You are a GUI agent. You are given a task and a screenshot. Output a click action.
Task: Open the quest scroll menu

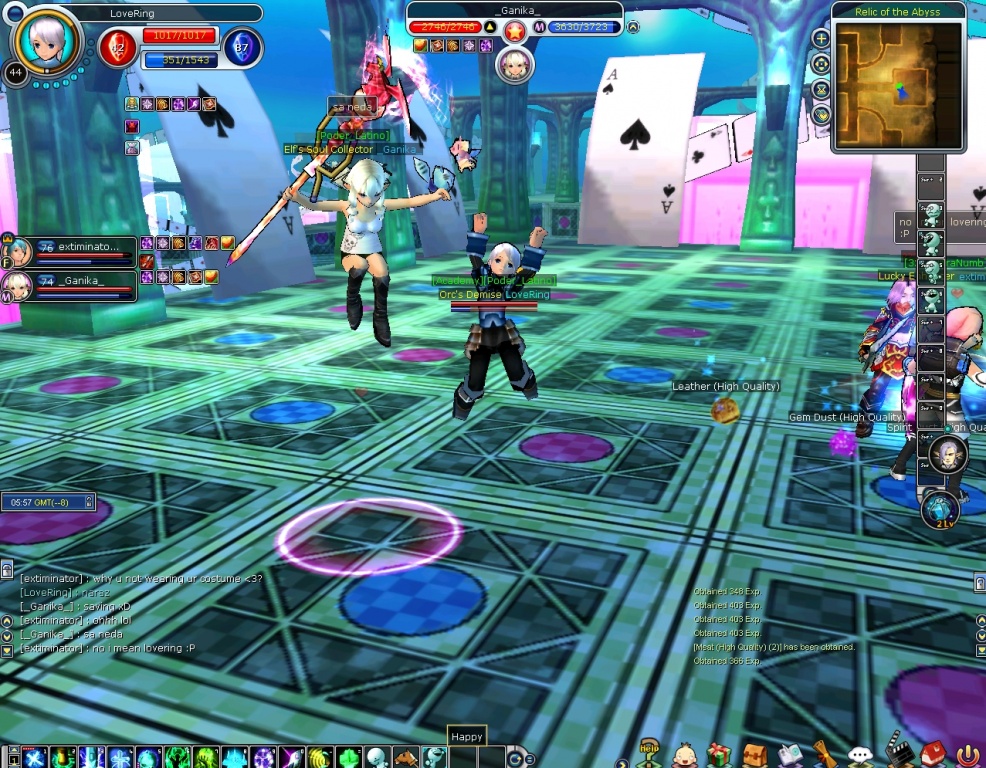(x=824, y=754)
